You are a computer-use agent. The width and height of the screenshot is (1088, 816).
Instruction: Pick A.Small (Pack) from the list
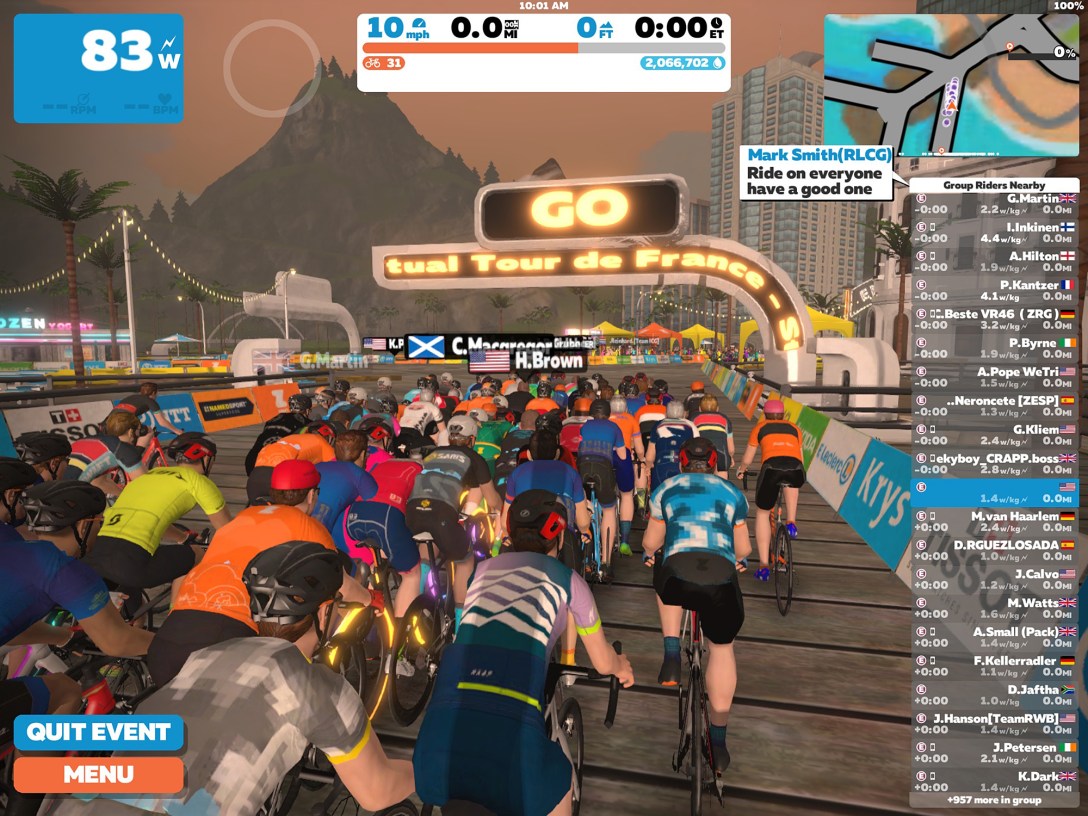[x=994, y=638]
